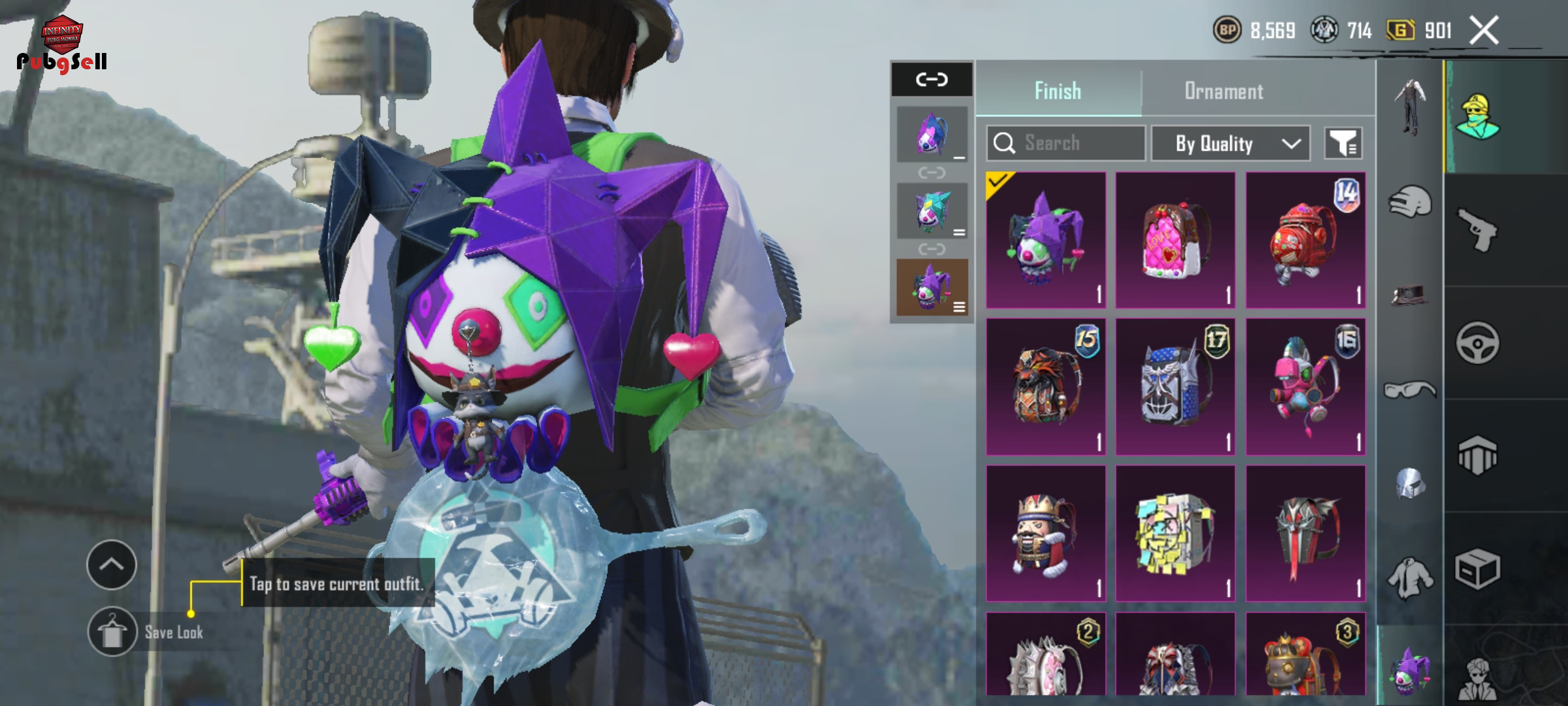Select the Finish tab
Screen dimensions: 1568x706
point(1058,91)
